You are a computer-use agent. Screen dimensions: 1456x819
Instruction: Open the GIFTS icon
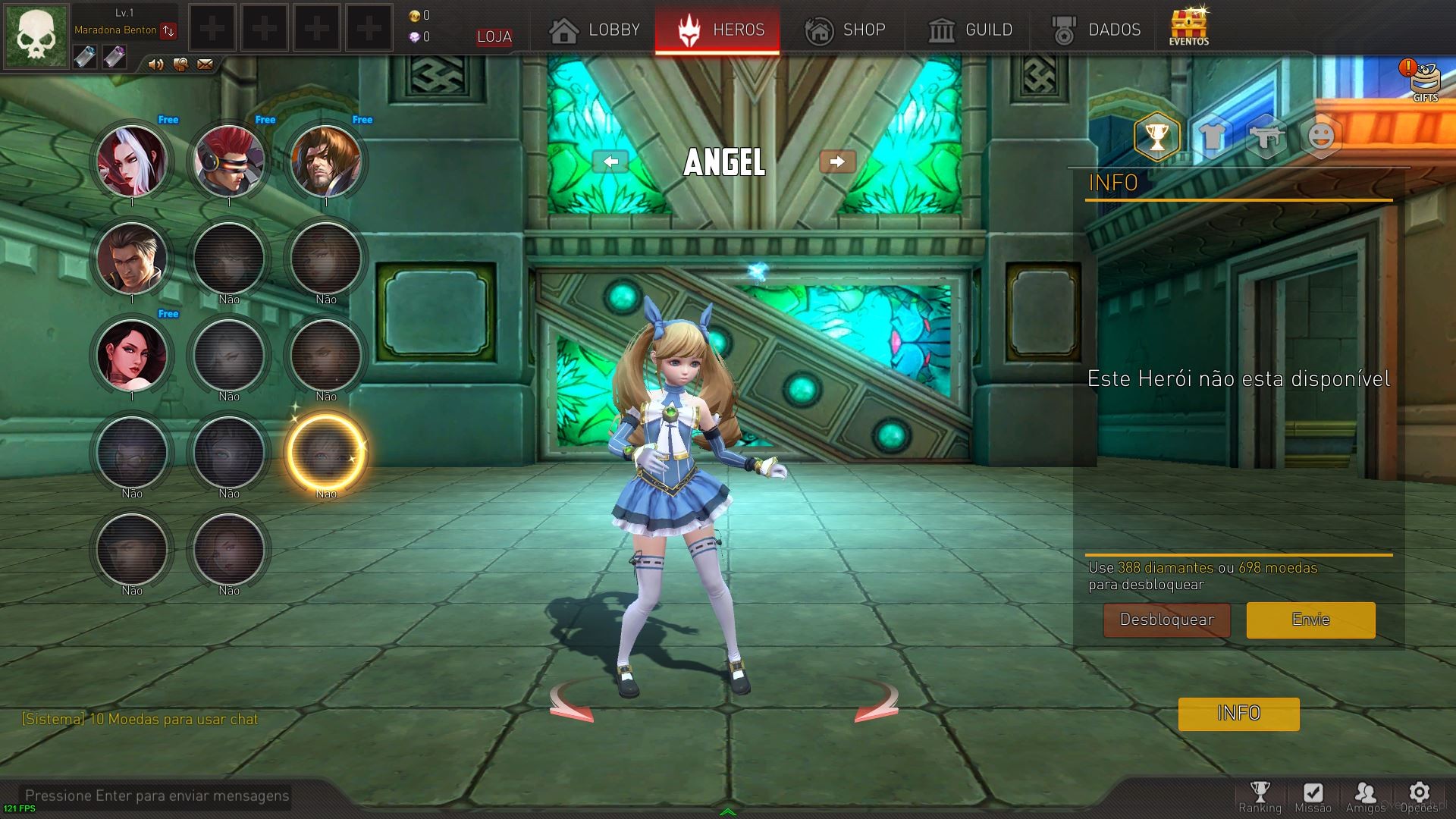point(1425,80)
